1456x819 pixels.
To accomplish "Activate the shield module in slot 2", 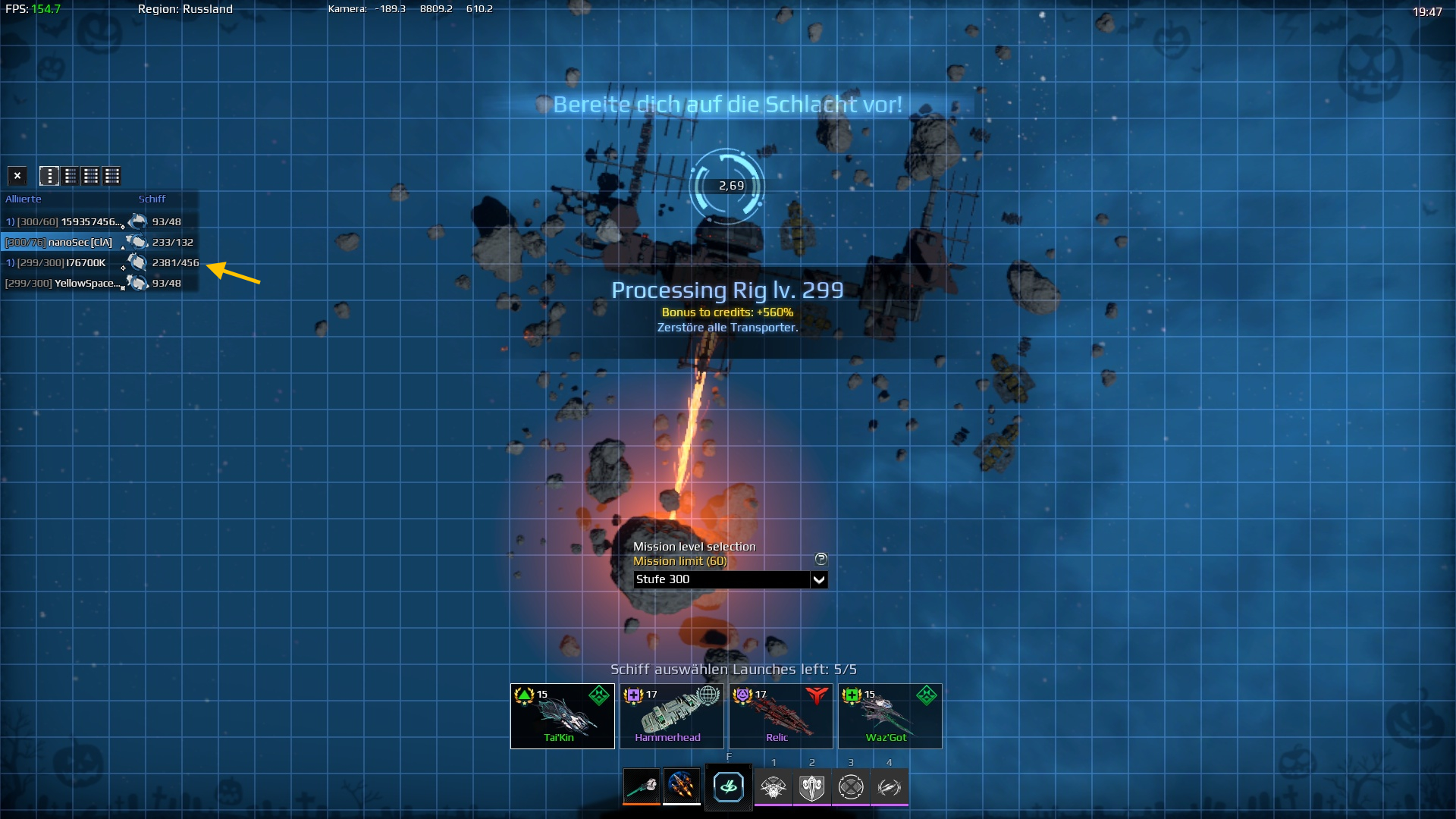I will tap(812, 787).
